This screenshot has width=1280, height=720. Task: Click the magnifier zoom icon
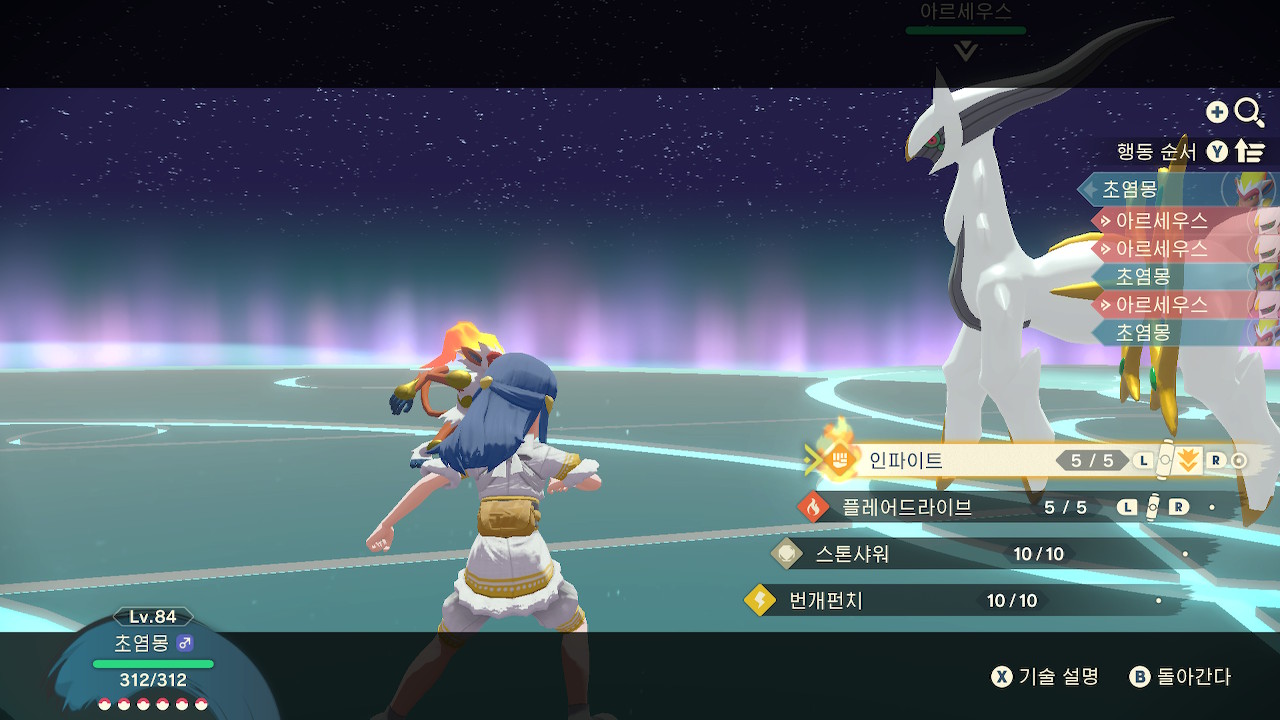coord(1249,112)
